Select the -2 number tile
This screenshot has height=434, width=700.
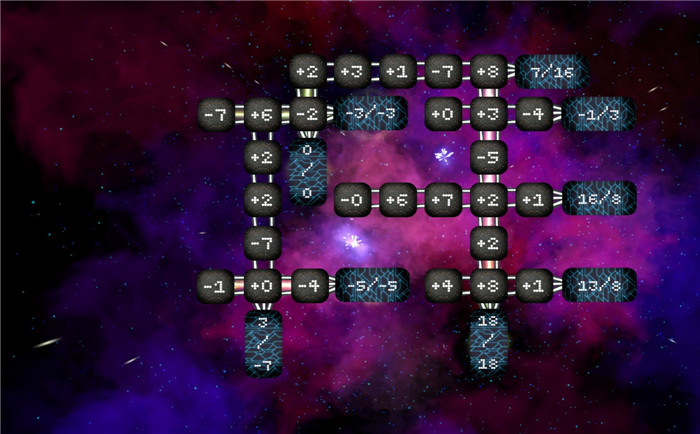[x=307, y=114]
